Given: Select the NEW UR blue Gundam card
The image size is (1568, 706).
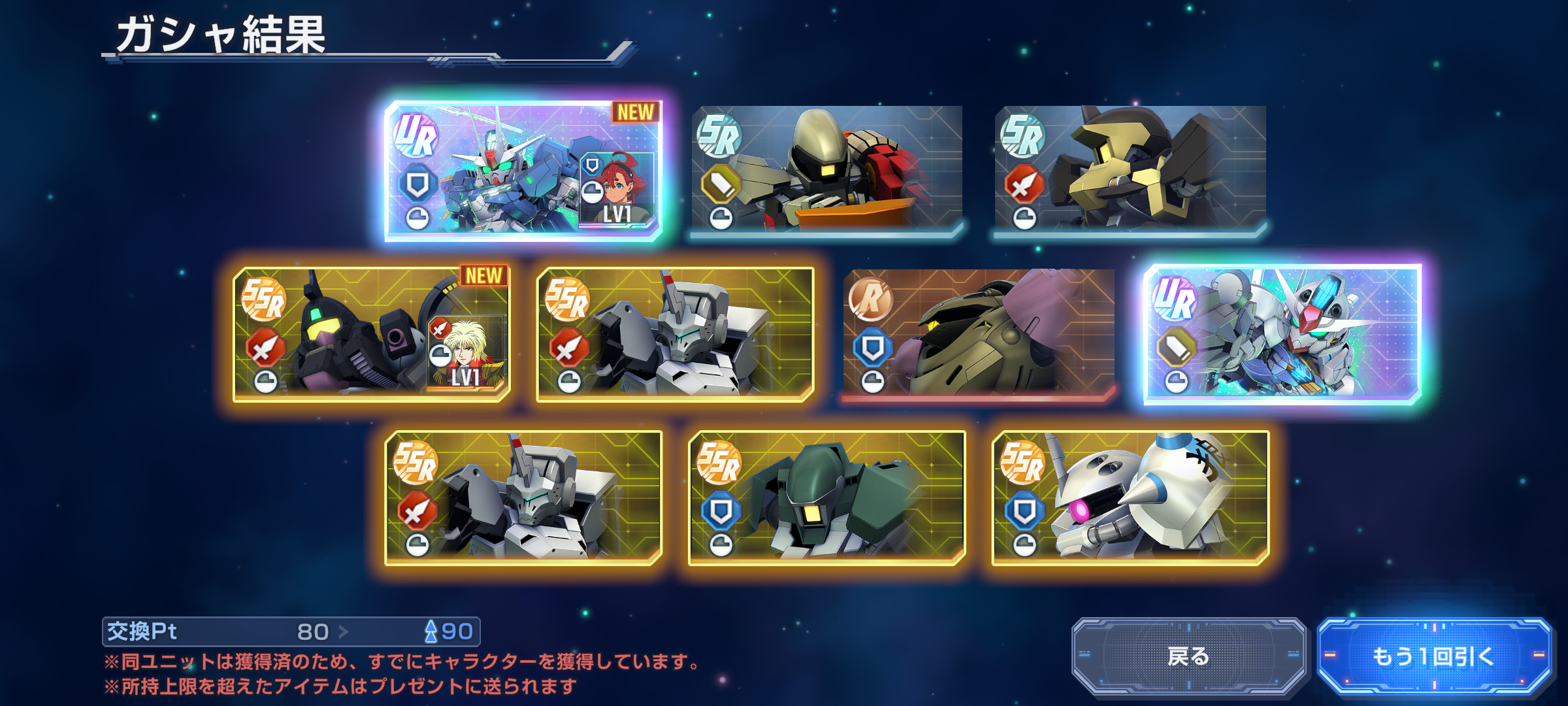Looking at the screenshot, I should point(523,171).
